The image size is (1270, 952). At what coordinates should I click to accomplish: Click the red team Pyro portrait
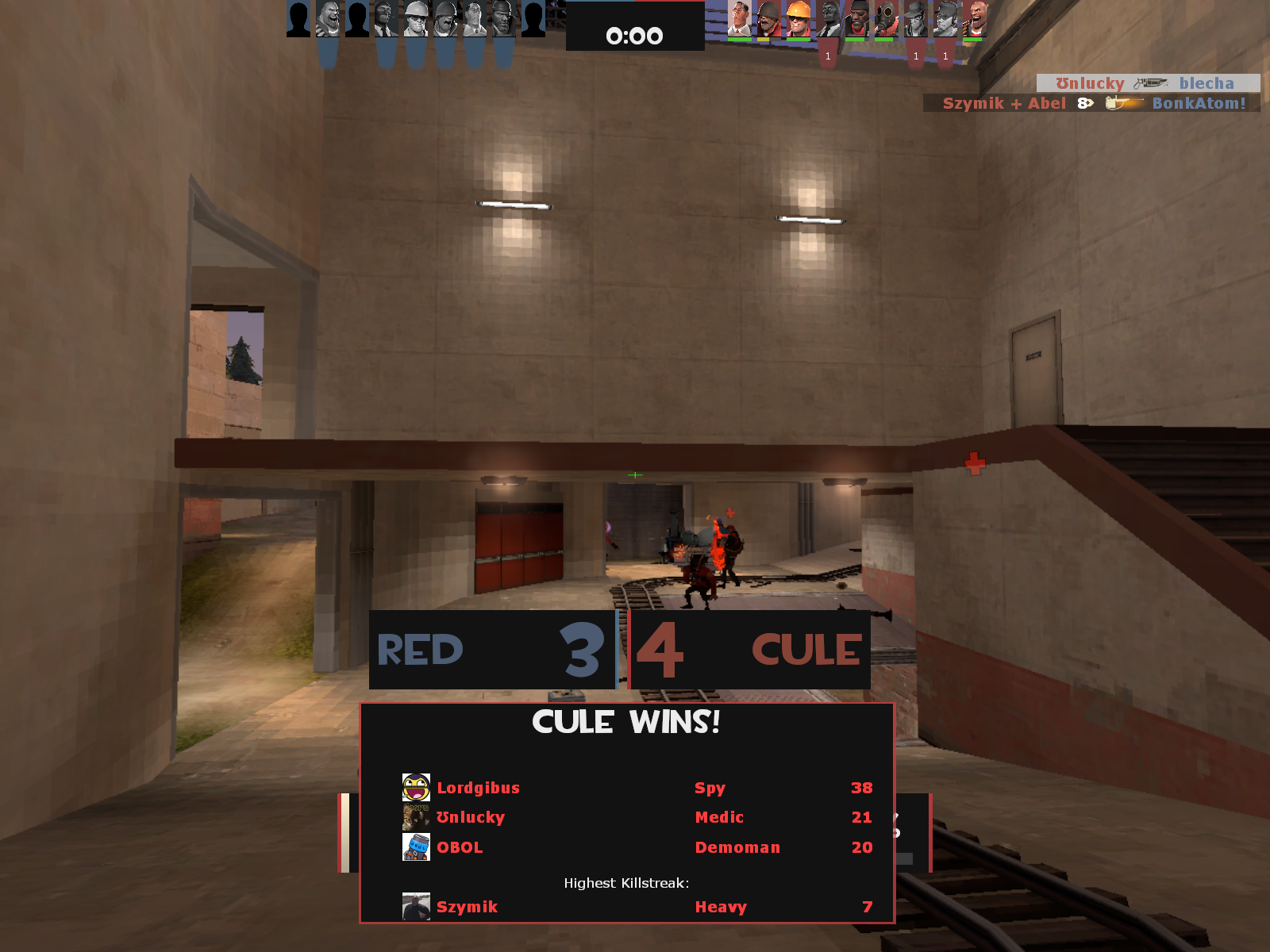click(x=886, y=19)
